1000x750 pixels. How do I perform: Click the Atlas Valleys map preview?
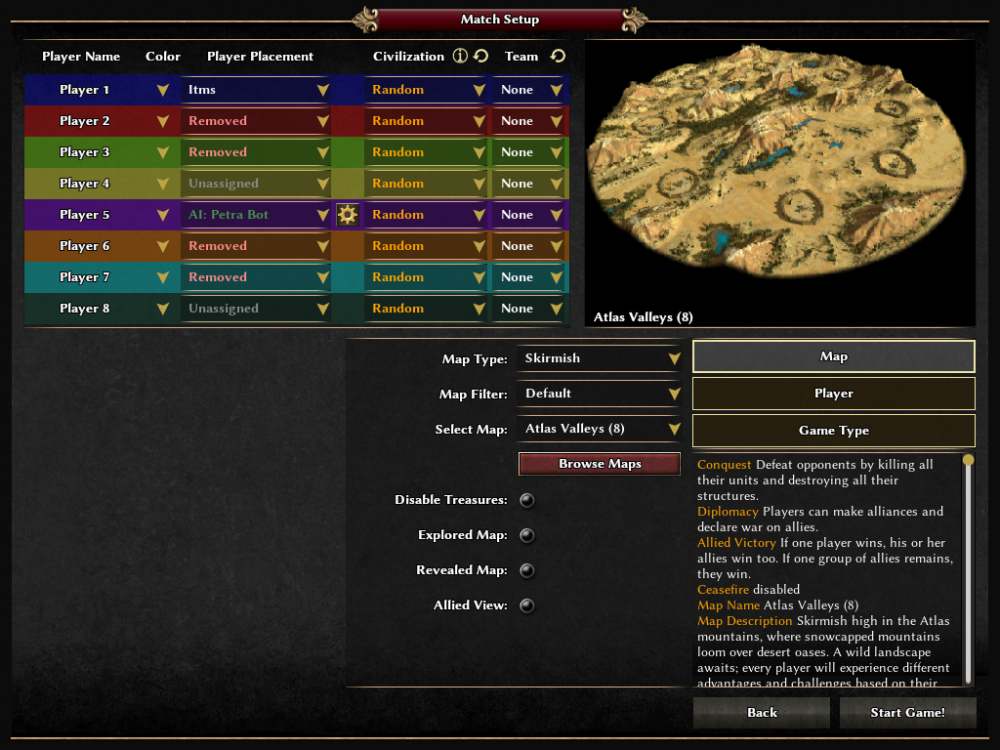coord(779,180)
